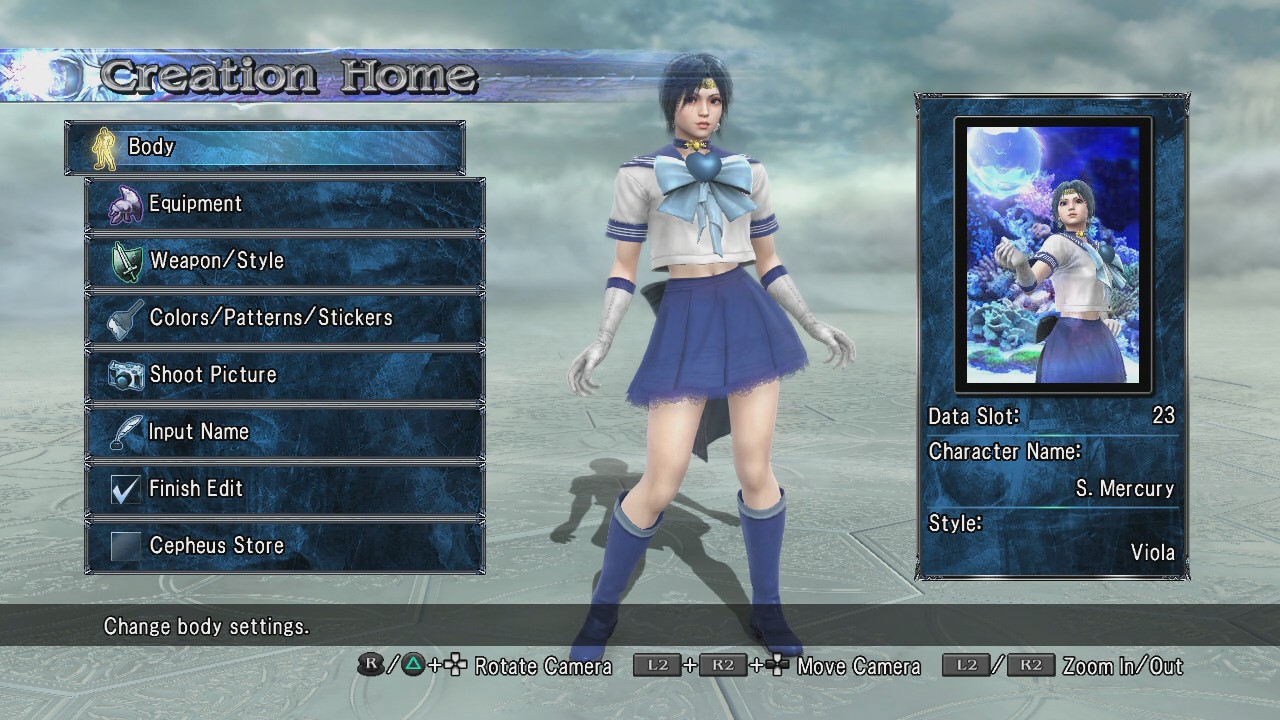
Task: Open the Cepheus Store
Action: pyautogui.click(x=285, y=546)
